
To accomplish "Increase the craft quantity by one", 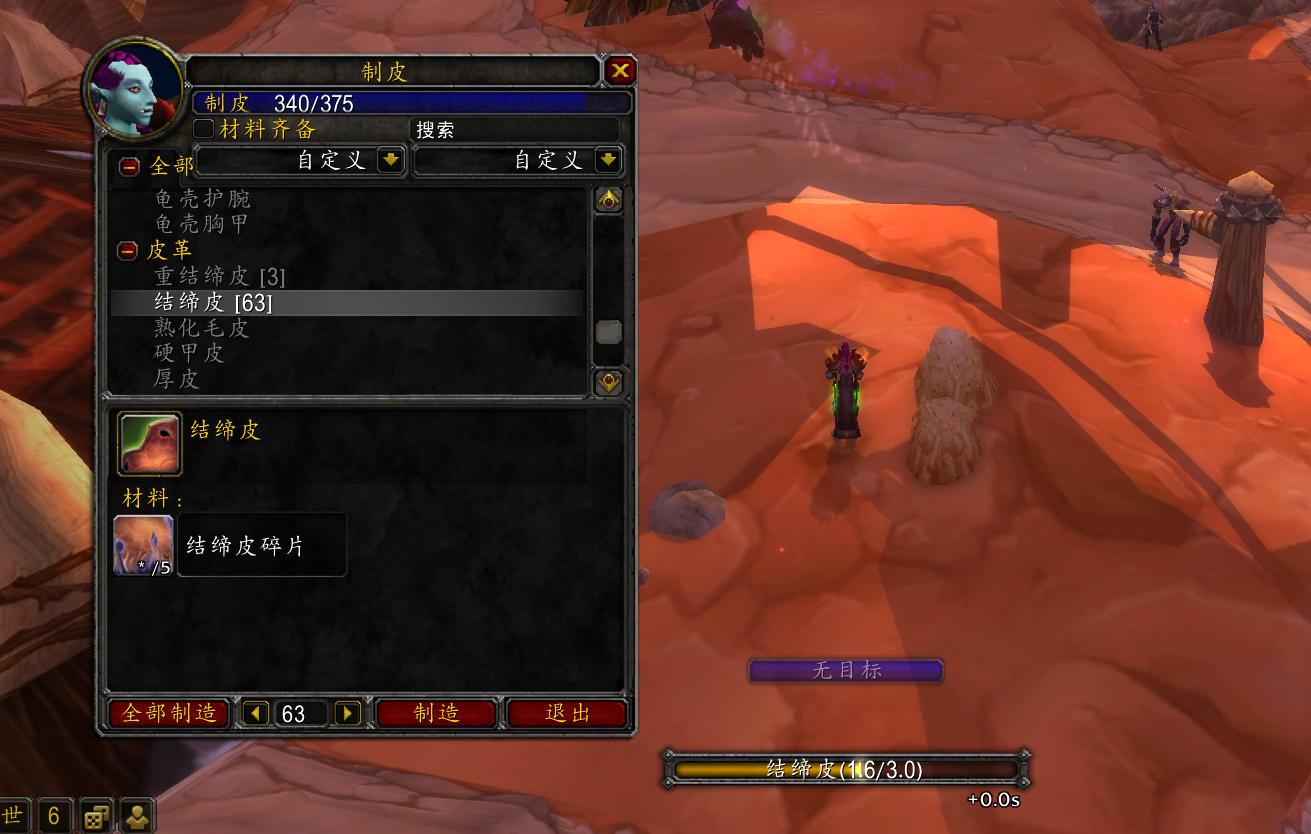I will tap(347, 713).
